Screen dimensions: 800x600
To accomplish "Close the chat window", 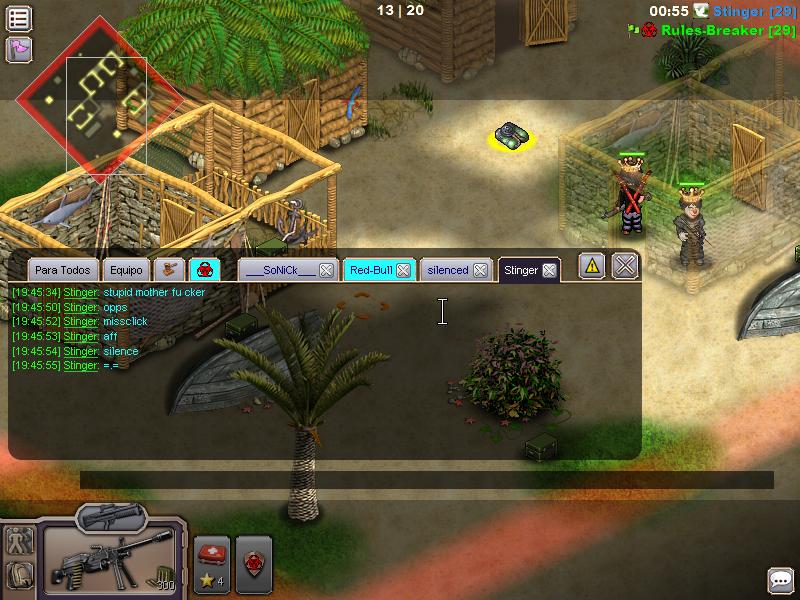I will [625, 266].
